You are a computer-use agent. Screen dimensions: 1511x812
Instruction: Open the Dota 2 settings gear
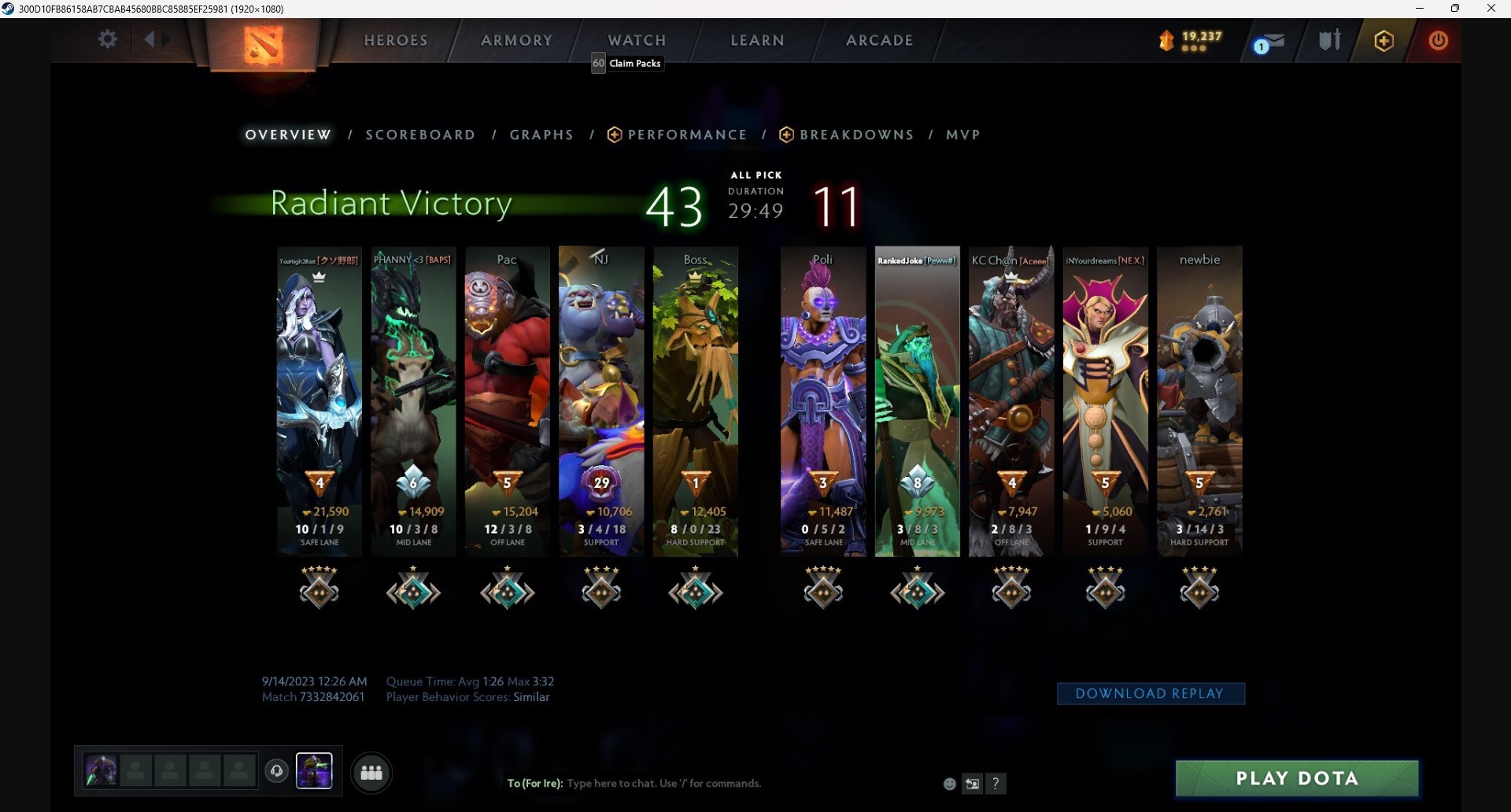tap(108, 39)
